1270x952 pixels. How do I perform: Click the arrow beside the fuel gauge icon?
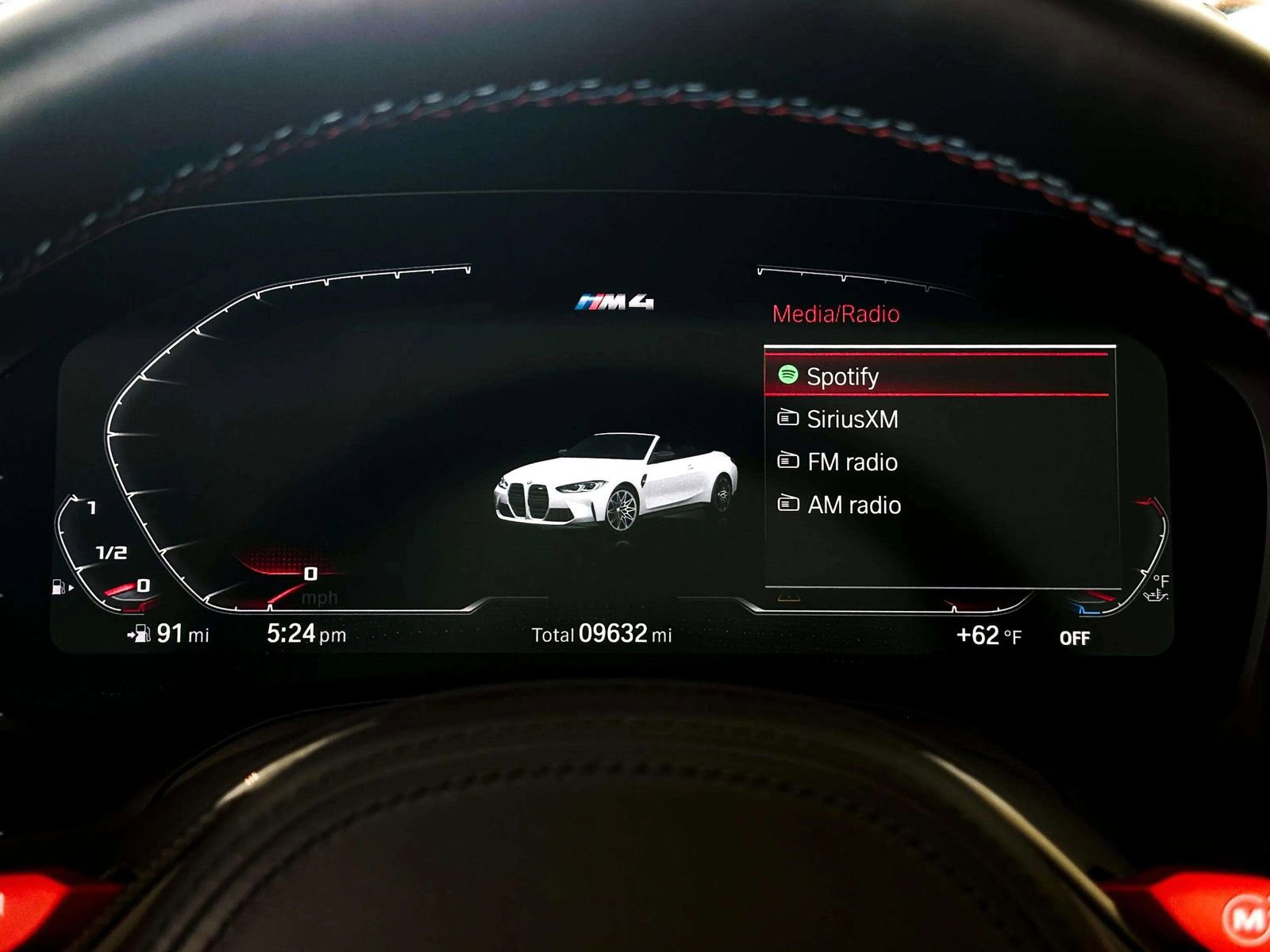tap(71, 587)
